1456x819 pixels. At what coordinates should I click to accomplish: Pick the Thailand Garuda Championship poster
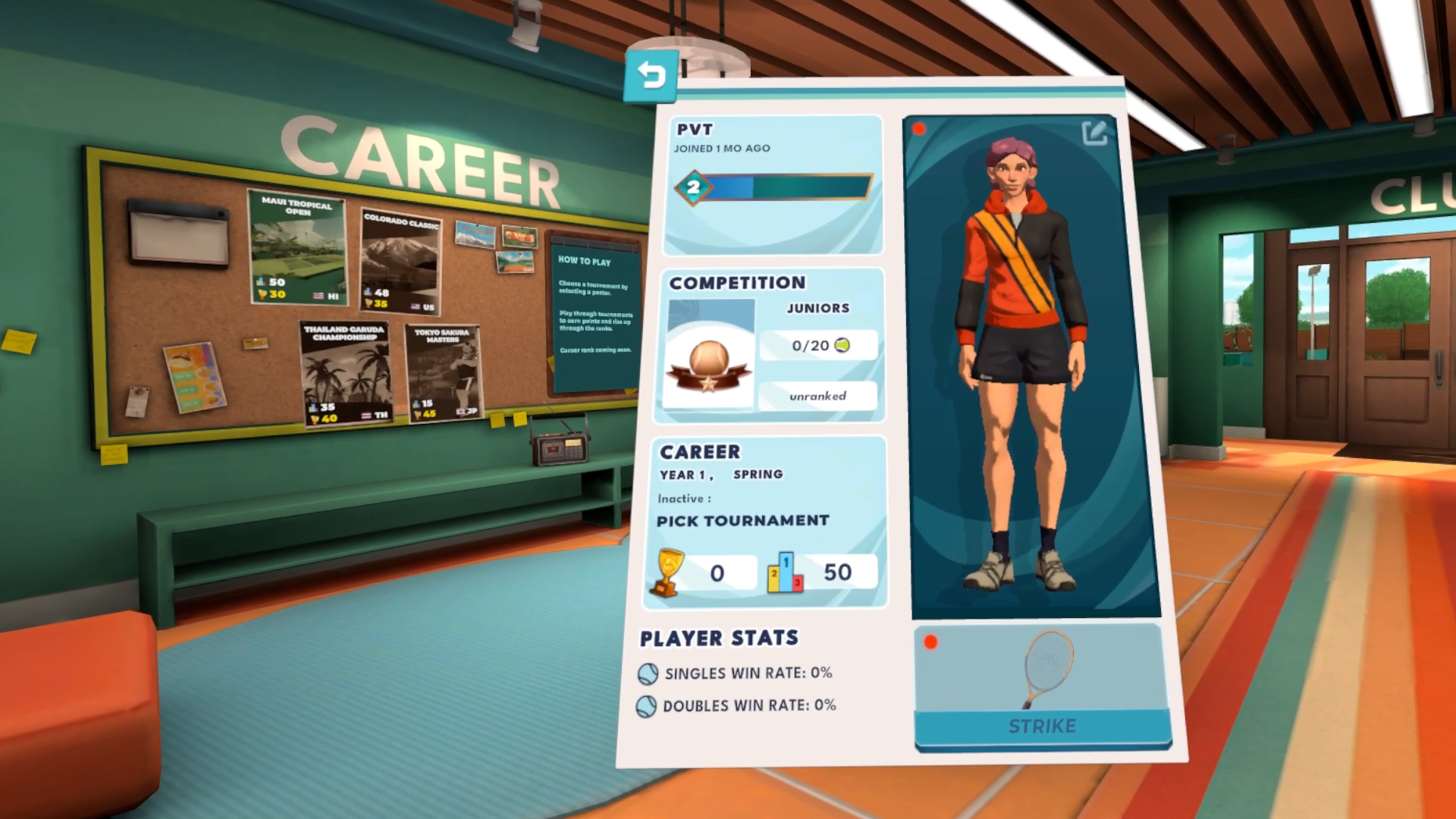tap(346, 373)
